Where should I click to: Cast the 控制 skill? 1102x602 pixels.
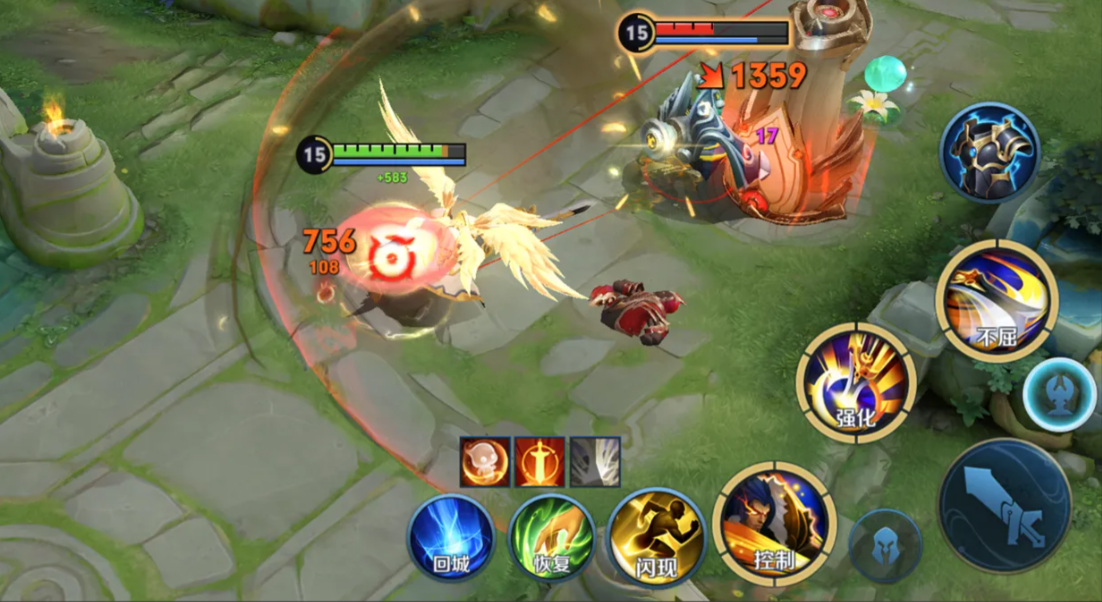(774, 524)
